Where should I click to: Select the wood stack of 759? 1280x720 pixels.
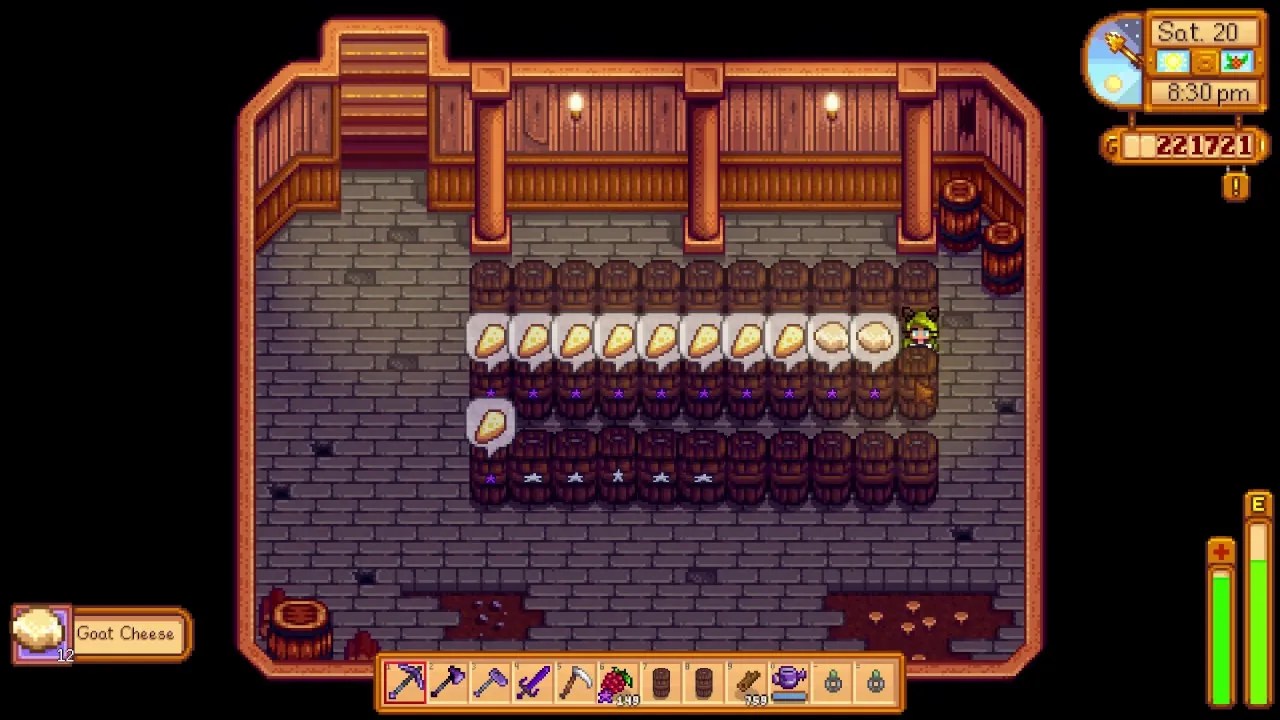click(750, 683)
